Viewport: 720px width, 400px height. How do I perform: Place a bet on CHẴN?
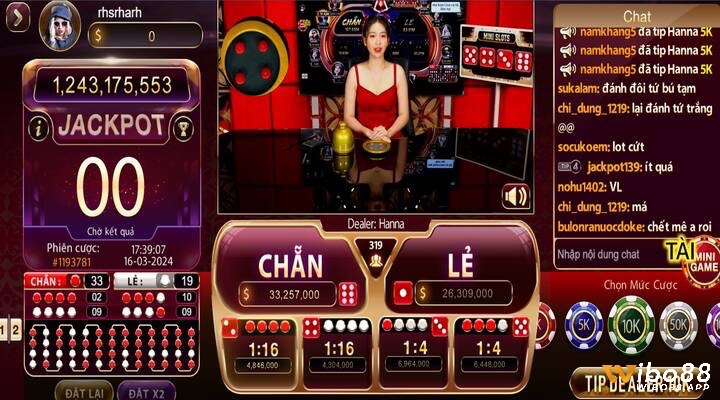291,267
